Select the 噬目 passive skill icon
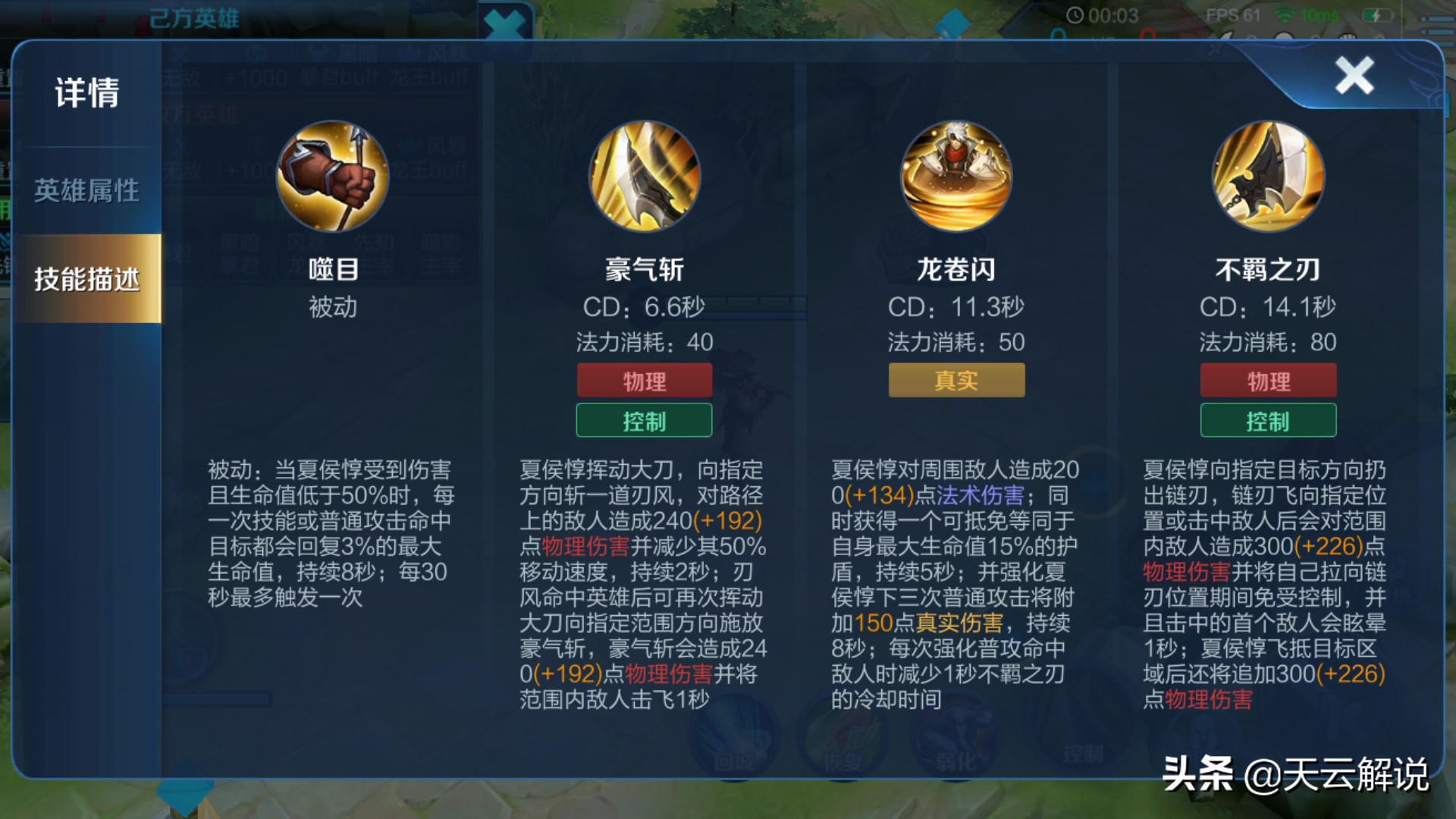Viewport: 1456px width, 819px height. (x=332, y=177)
